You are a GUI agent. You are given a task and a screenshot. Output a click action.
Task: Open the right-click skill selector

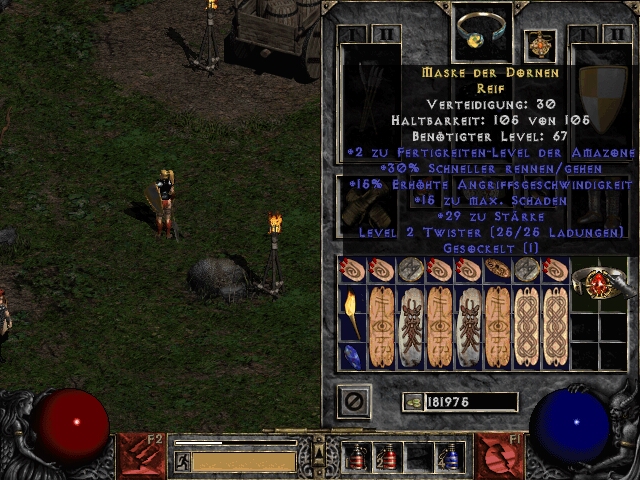[497, 455]
